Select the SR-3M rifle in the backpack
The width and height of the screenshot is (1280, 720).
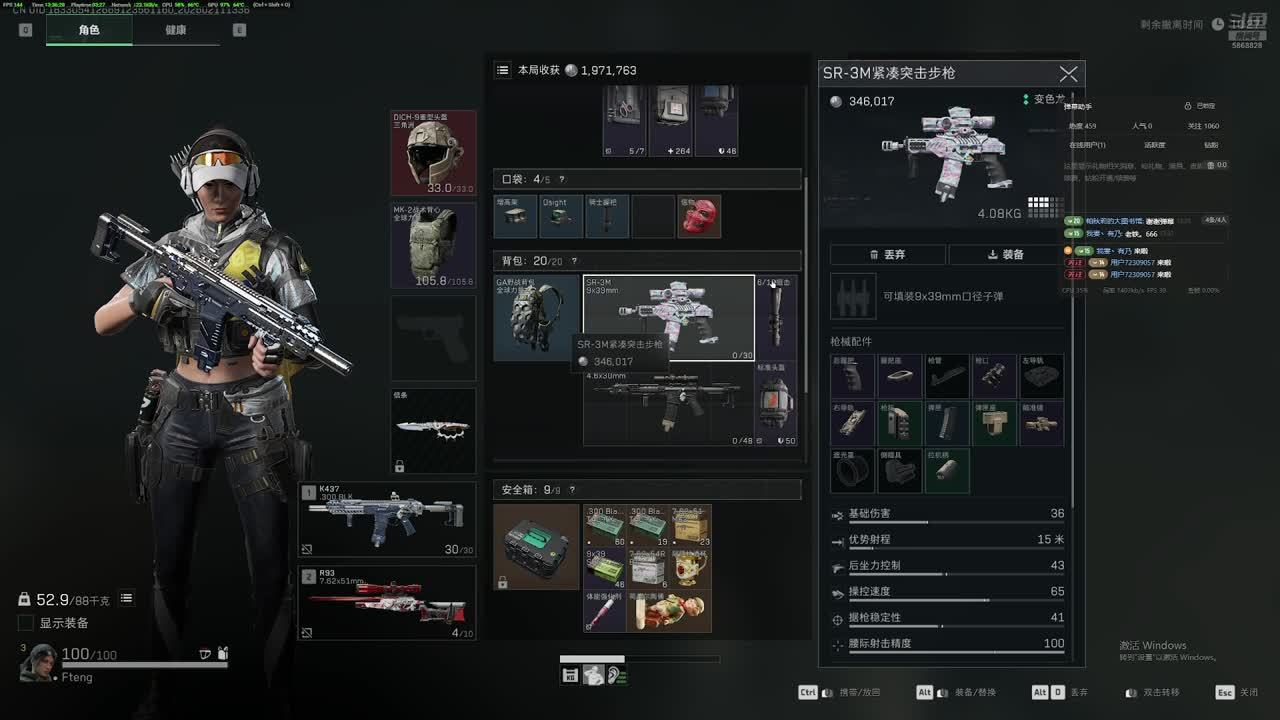[x=669, y=317]
